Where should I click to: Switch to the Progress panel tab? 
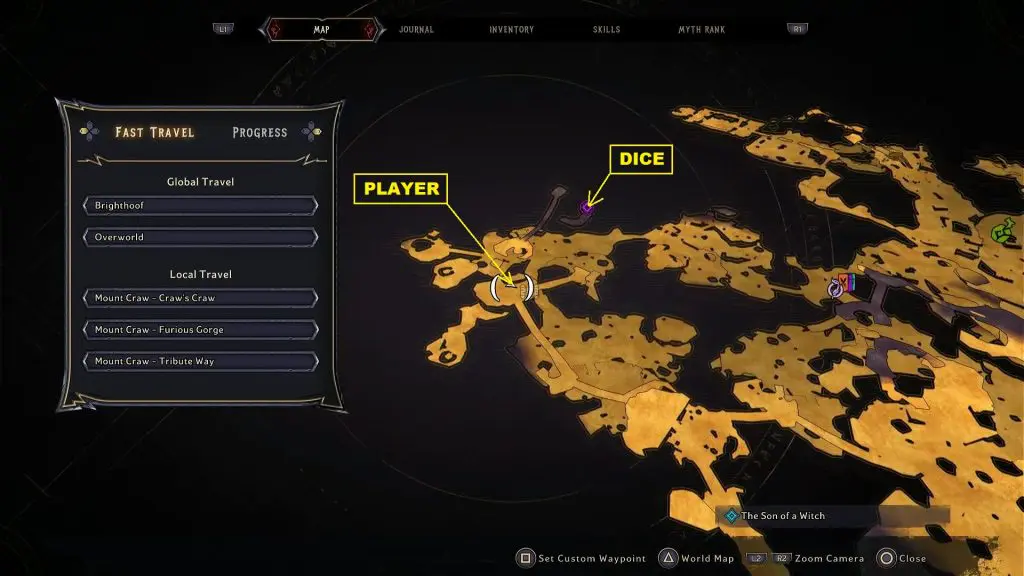(x=260, y=132)
